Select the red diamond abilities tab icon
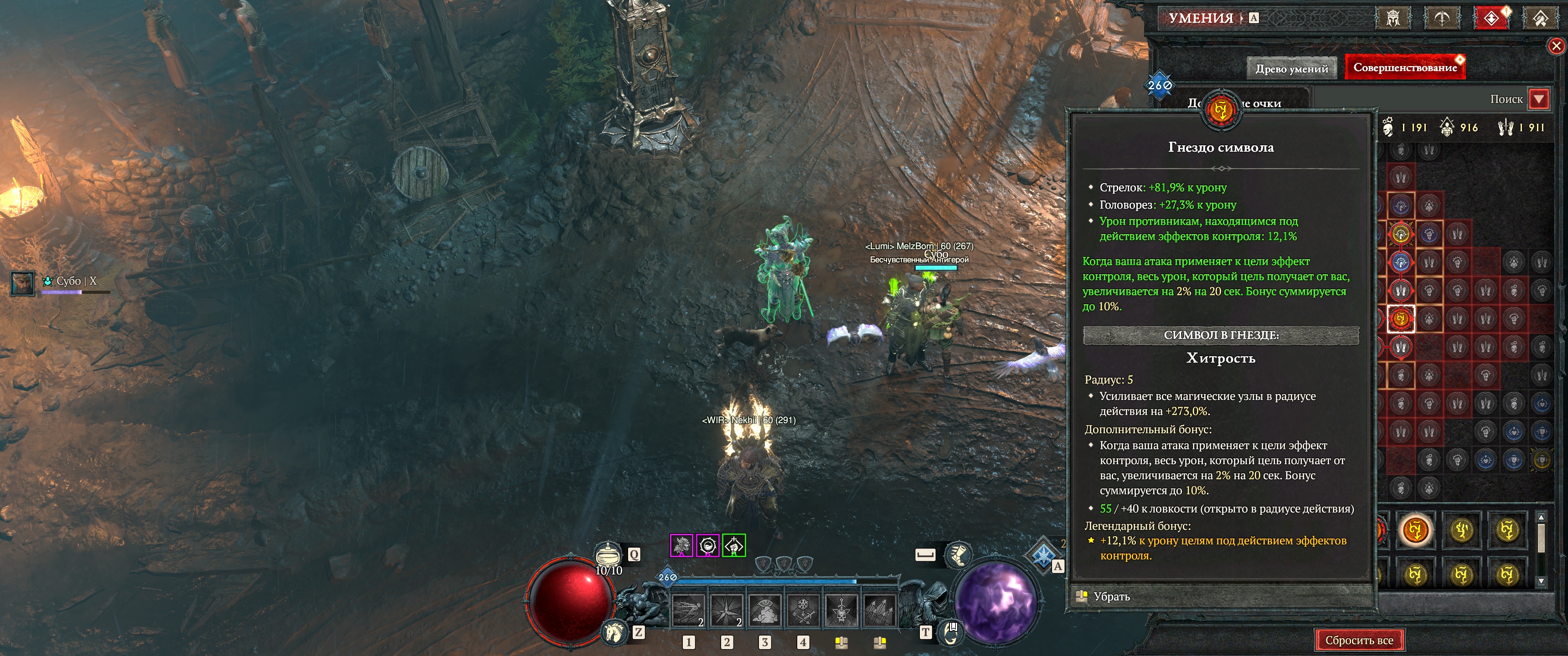The image size is (1568, 656). (x=1491, y=18)
